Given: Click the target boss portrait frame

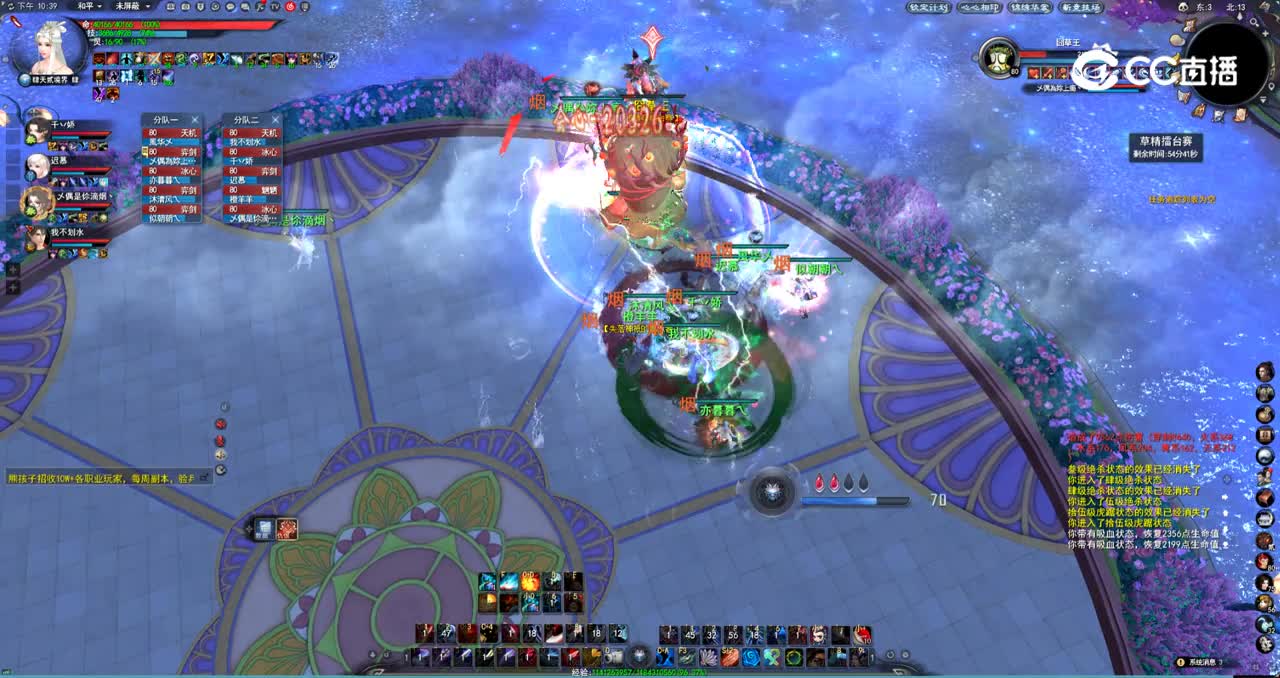Looking at the screenshot, I should click(998, 57).
